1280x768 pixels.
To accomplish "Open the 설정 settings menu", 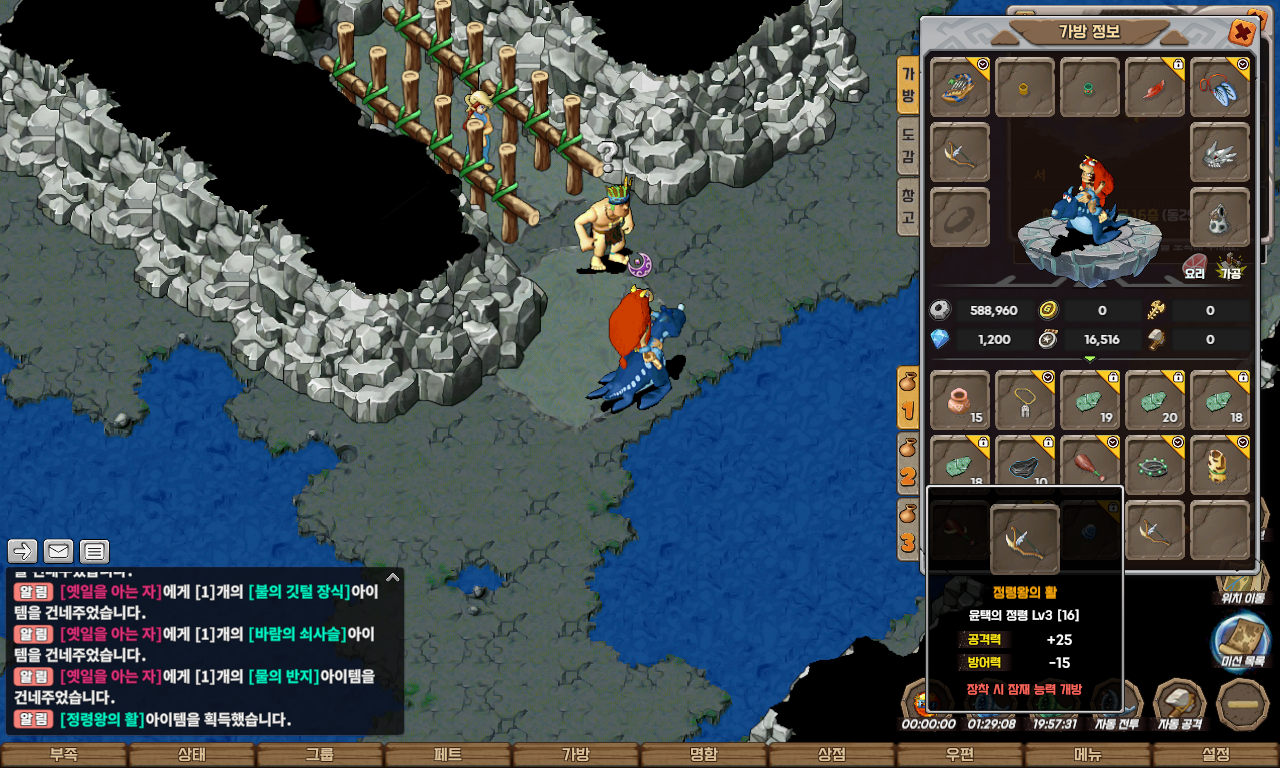I will (x=1216, y=755).
